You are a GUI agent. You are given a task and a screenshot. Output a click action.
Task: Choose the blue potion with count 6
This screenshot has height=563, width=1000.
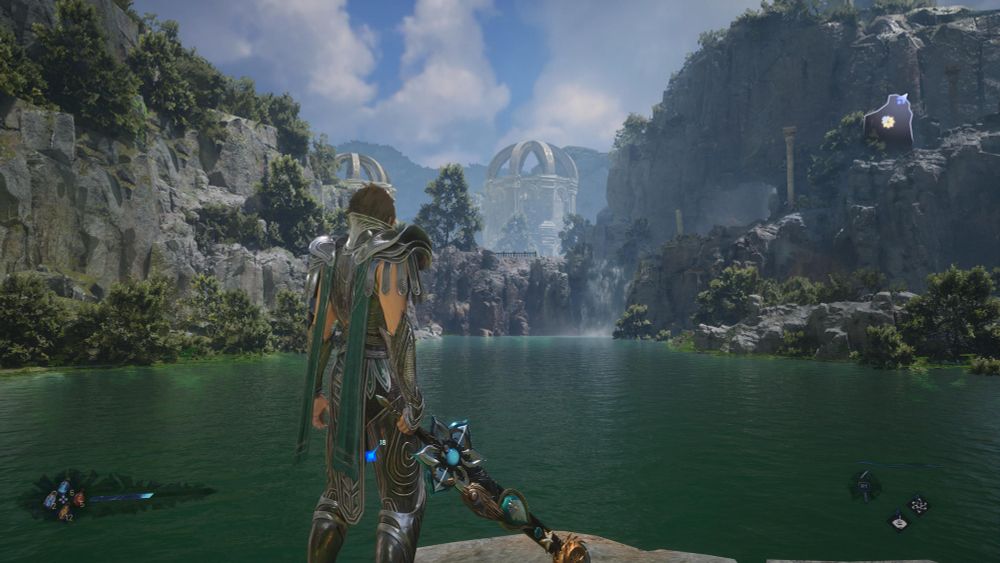pyautogui.click(x=64, y=487)
